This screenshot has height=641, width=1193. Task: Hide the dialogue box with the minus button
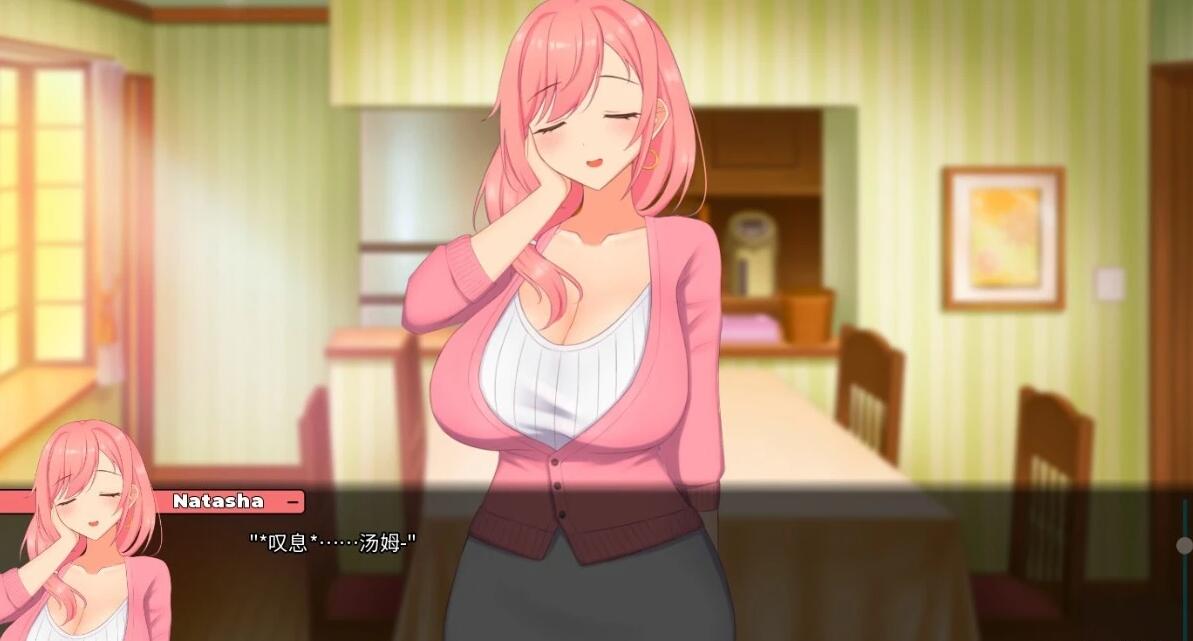pos(292,501)
